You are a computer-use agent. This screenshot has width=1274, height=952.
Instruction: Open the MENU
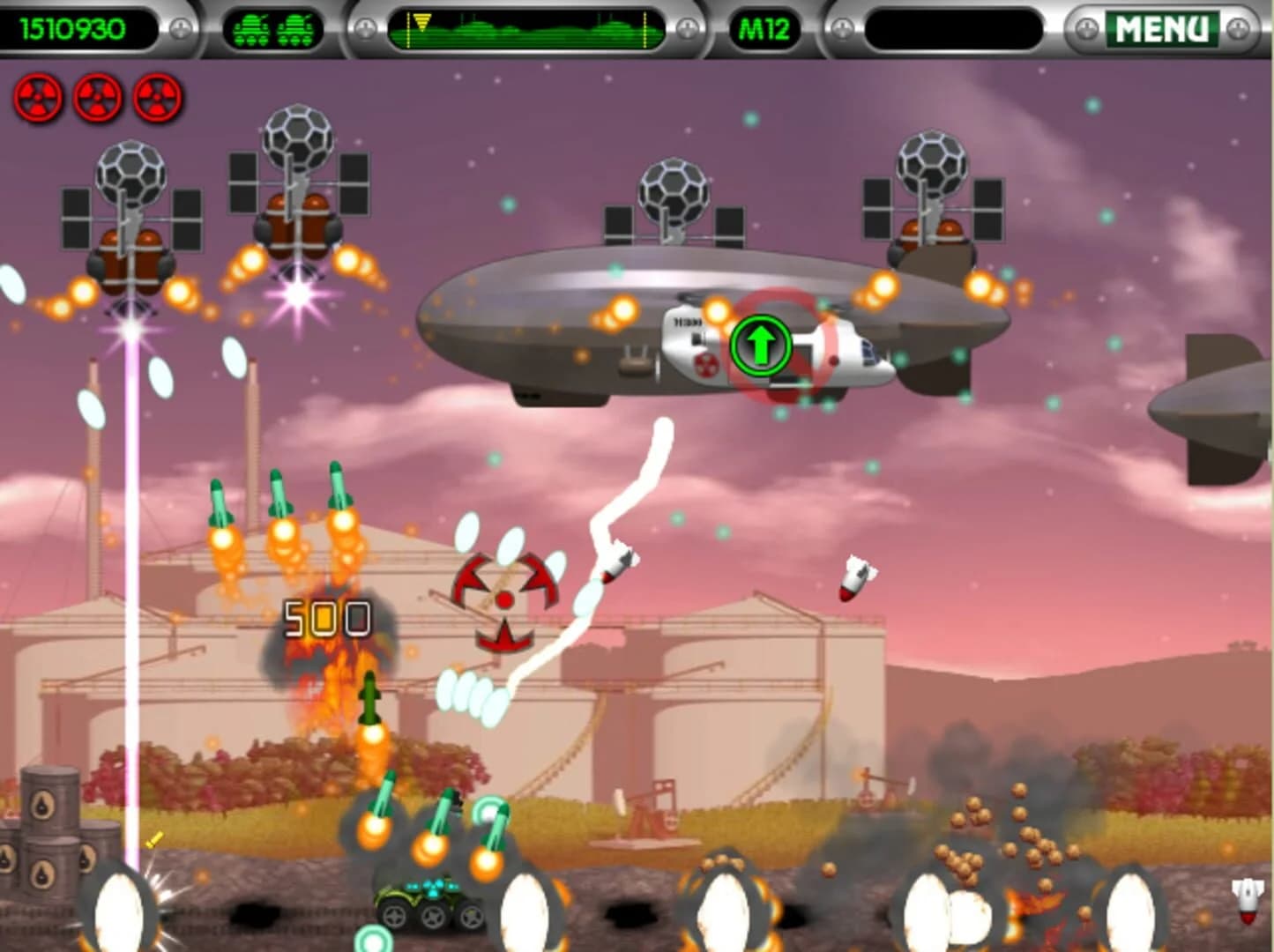[x=1164, y=26]
